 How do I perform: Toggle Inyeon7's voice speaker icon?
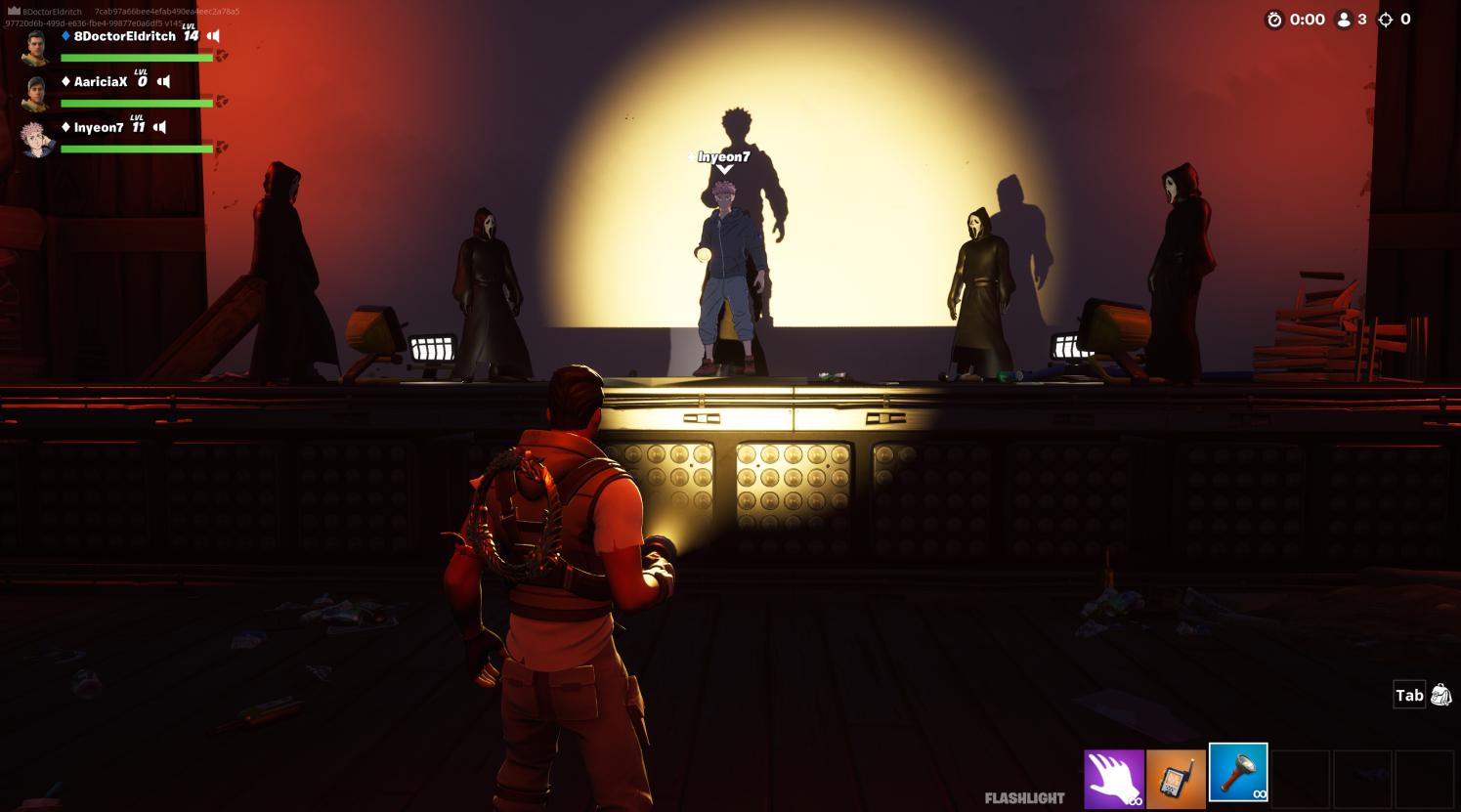coord(159,128)
